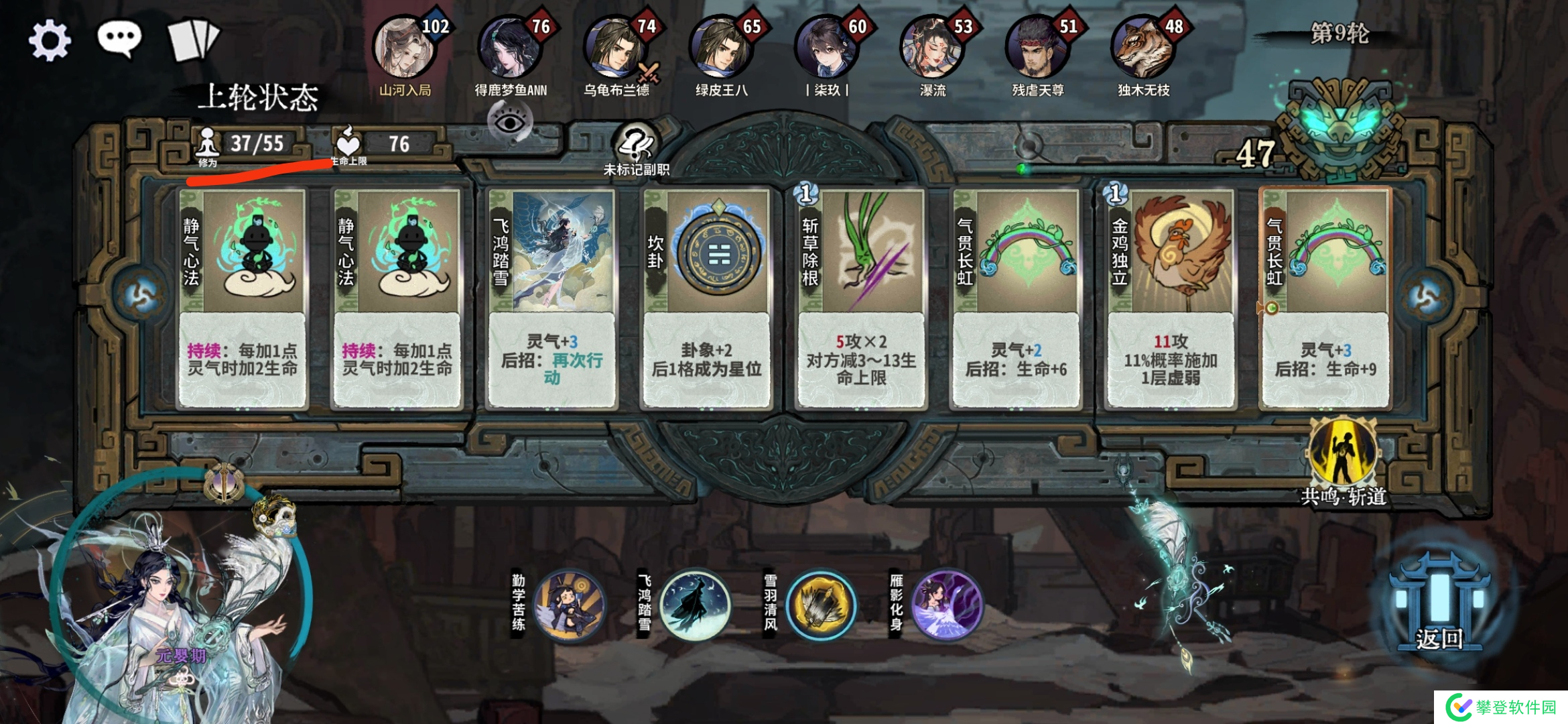
Task: Open the gear settings menu
Action: pyautogui.click(x=50, y=40)
